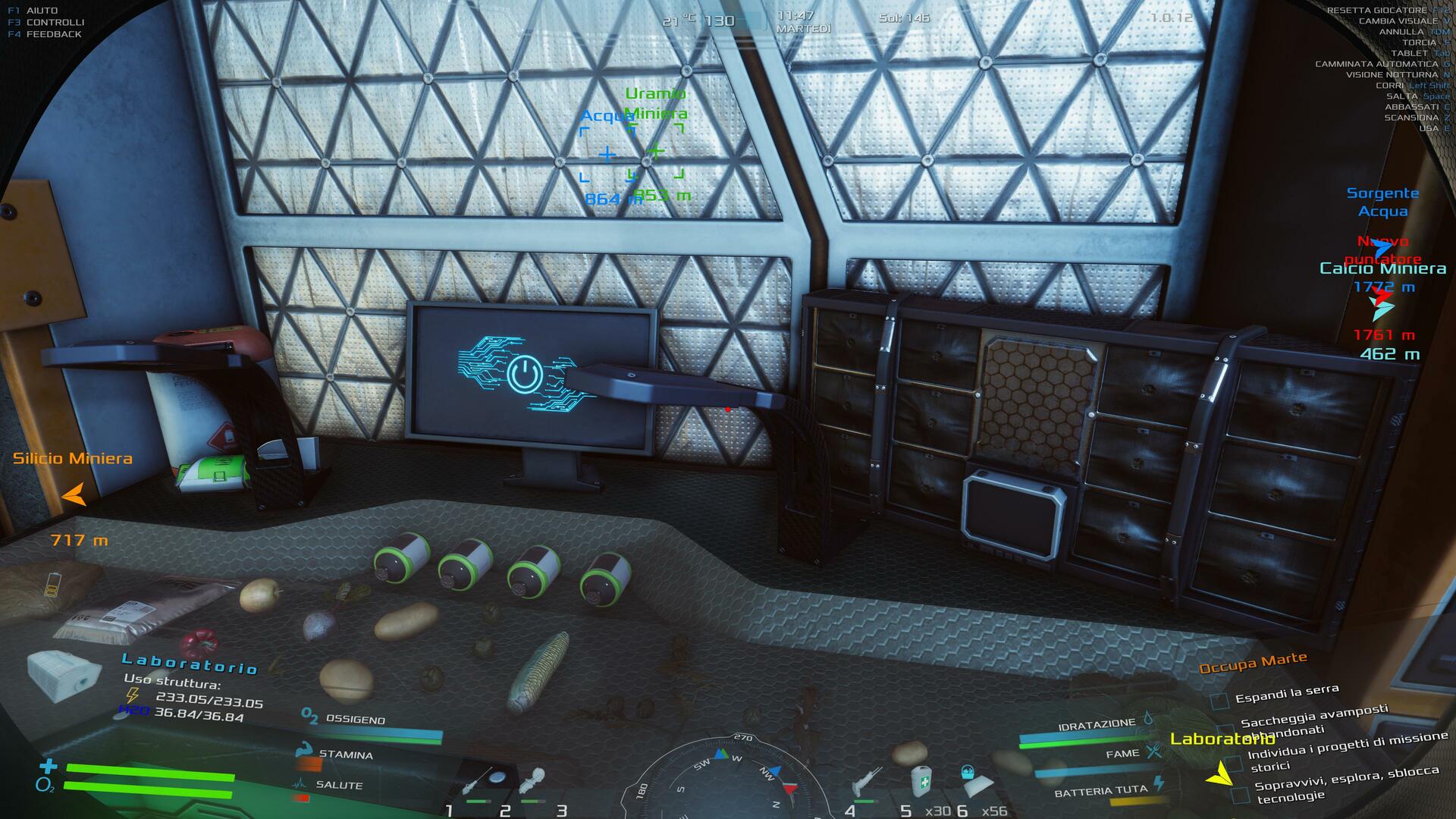This screenshot has height=819, width=1456.
Task: Click the yellow Laboratorio waypoint arrow
Action: (1219, 773)
